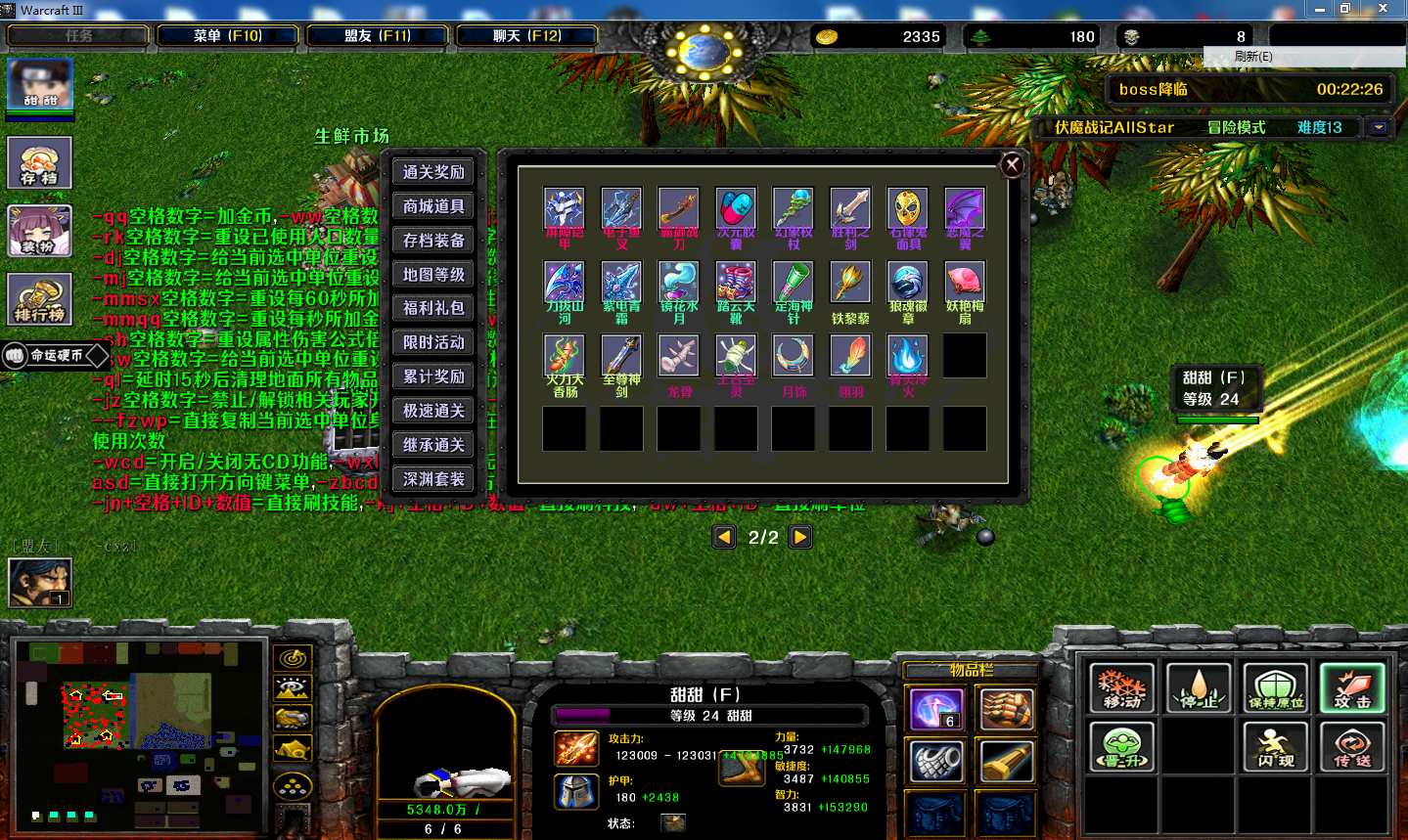Switch to the 商城道具 shop items tab
The width and height of the screenshot is (1408, 840).
(x=433, y=206)
